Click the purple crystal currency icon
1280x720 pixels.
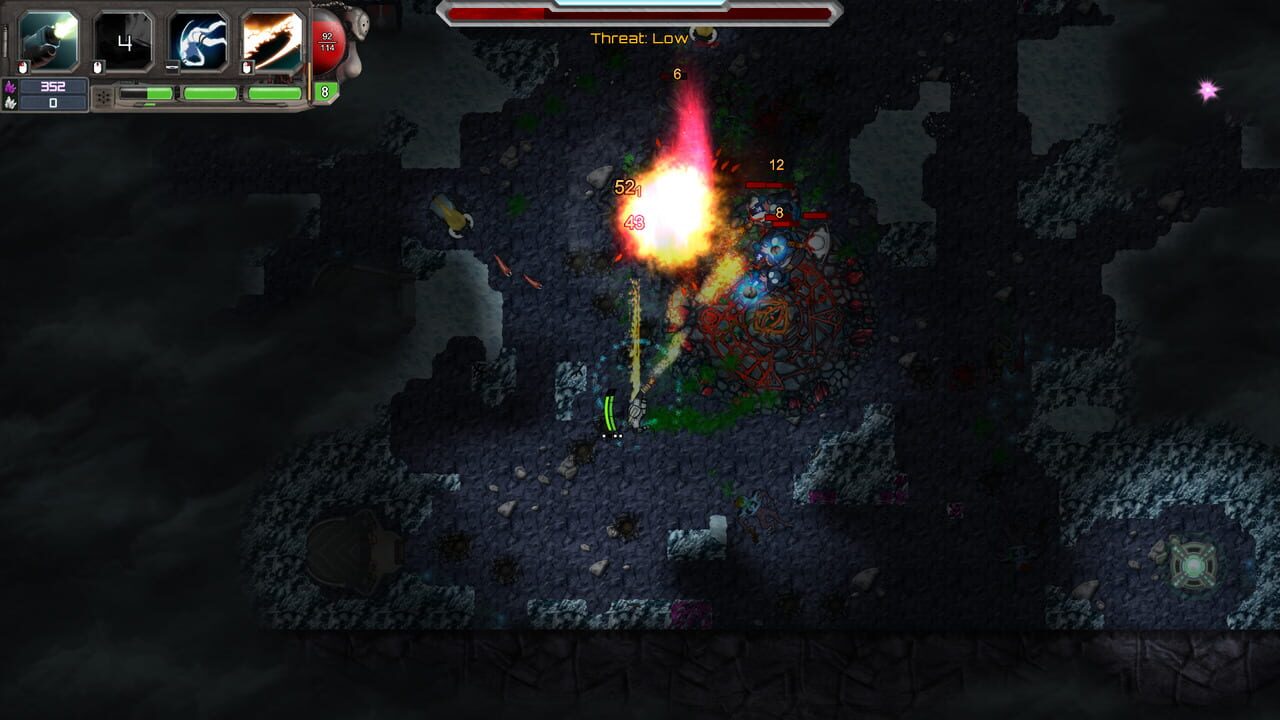click(9, 84)
